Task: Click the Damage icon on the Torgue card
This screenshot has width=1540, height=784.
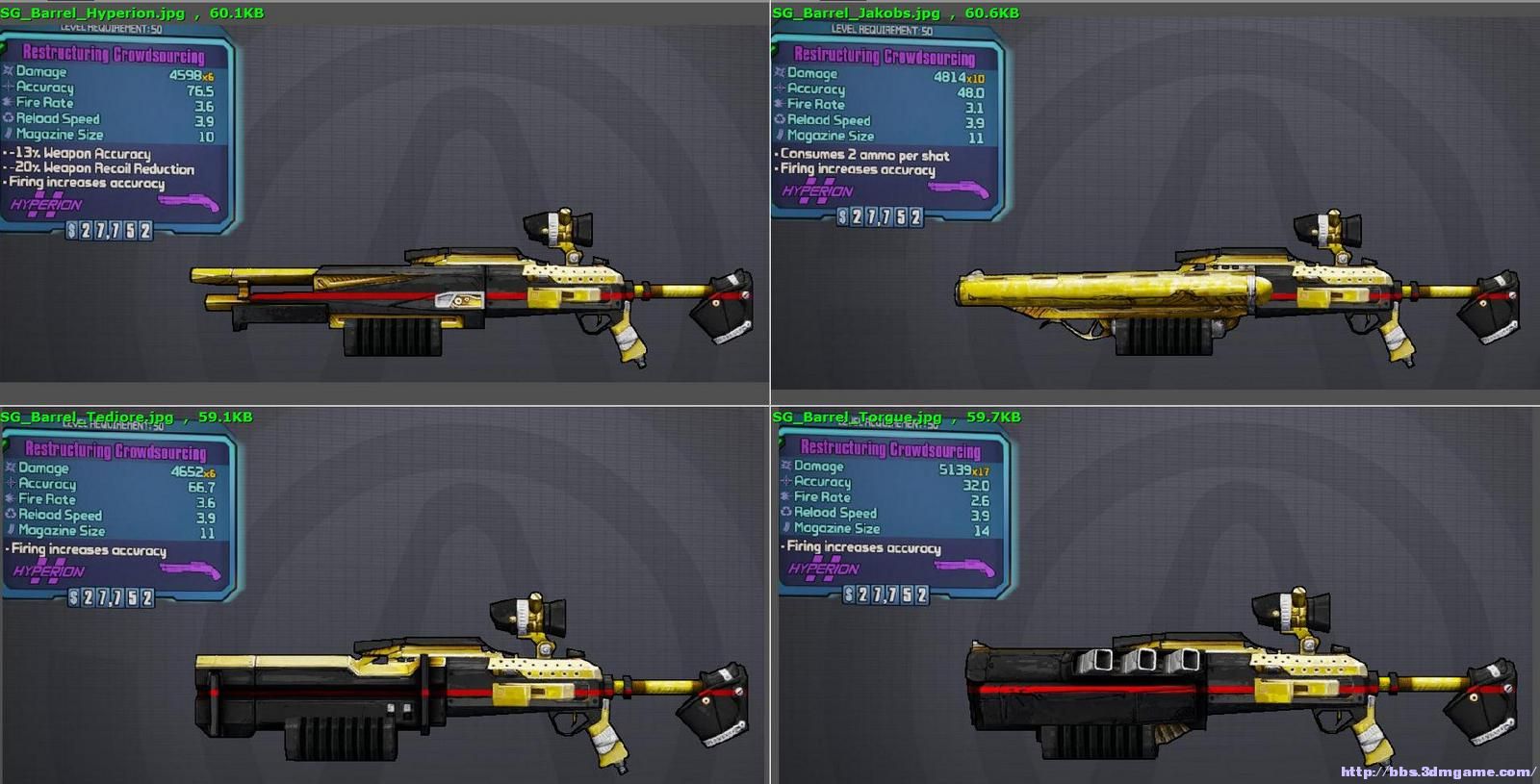Action: tap(785, 467)
